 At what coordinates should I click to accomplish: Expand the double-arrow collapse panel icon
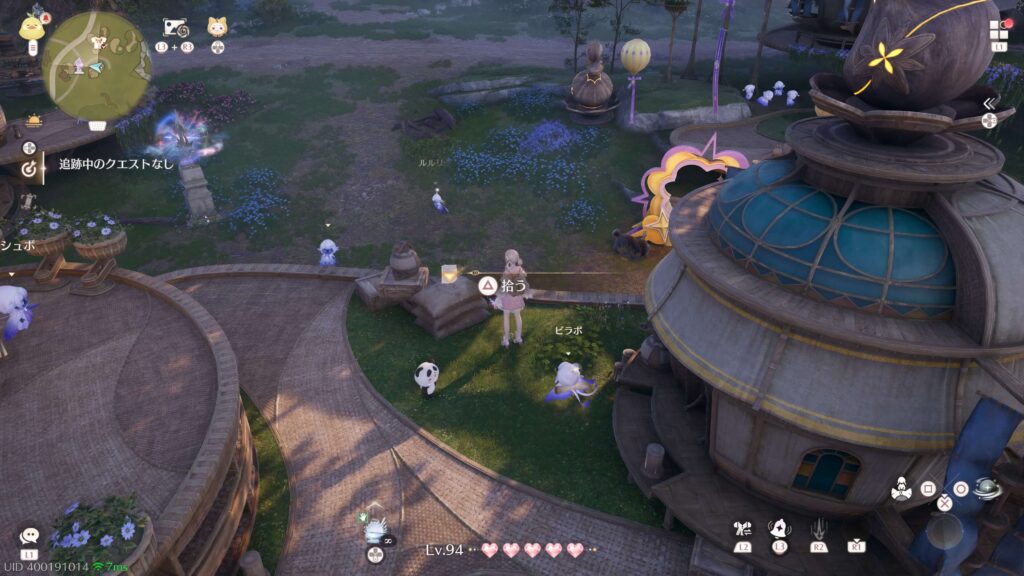click(x=989, y=103)
